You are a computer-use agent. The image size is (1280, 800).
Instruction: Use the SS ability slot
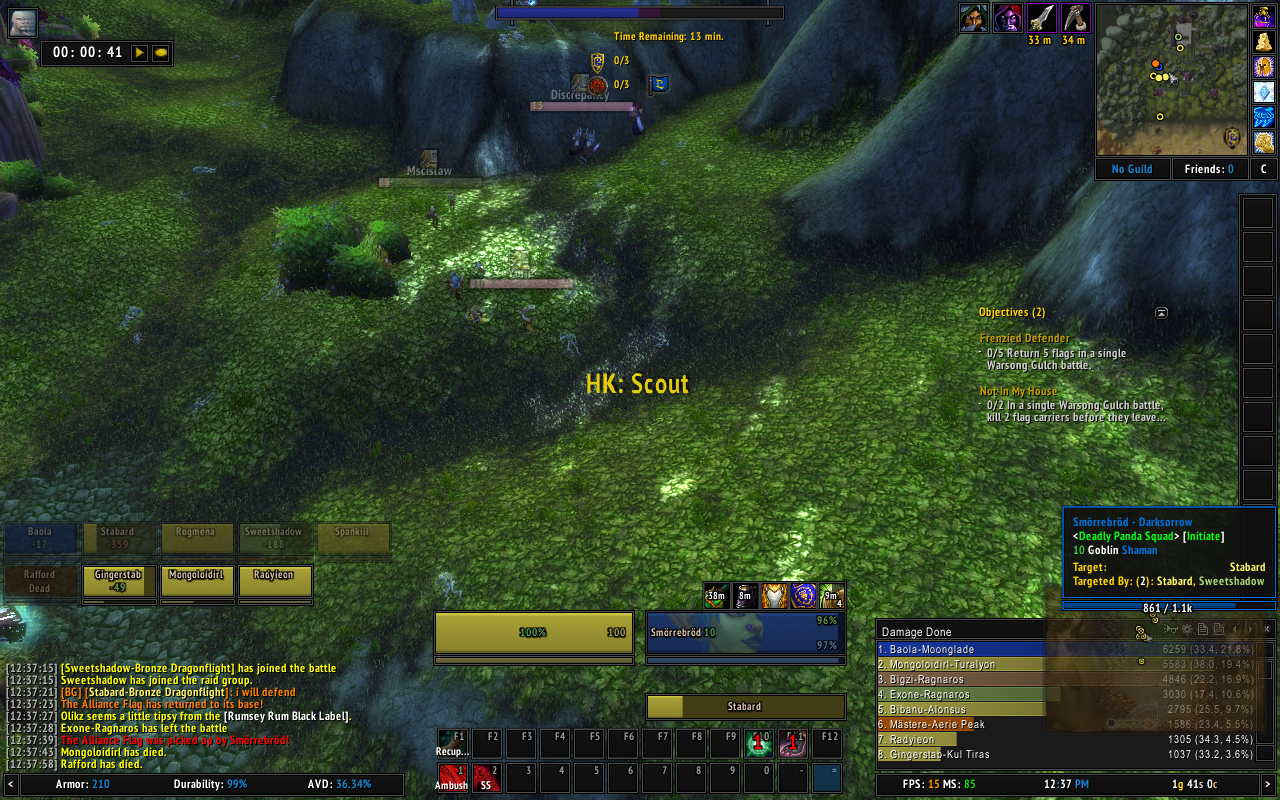[486, 777]
